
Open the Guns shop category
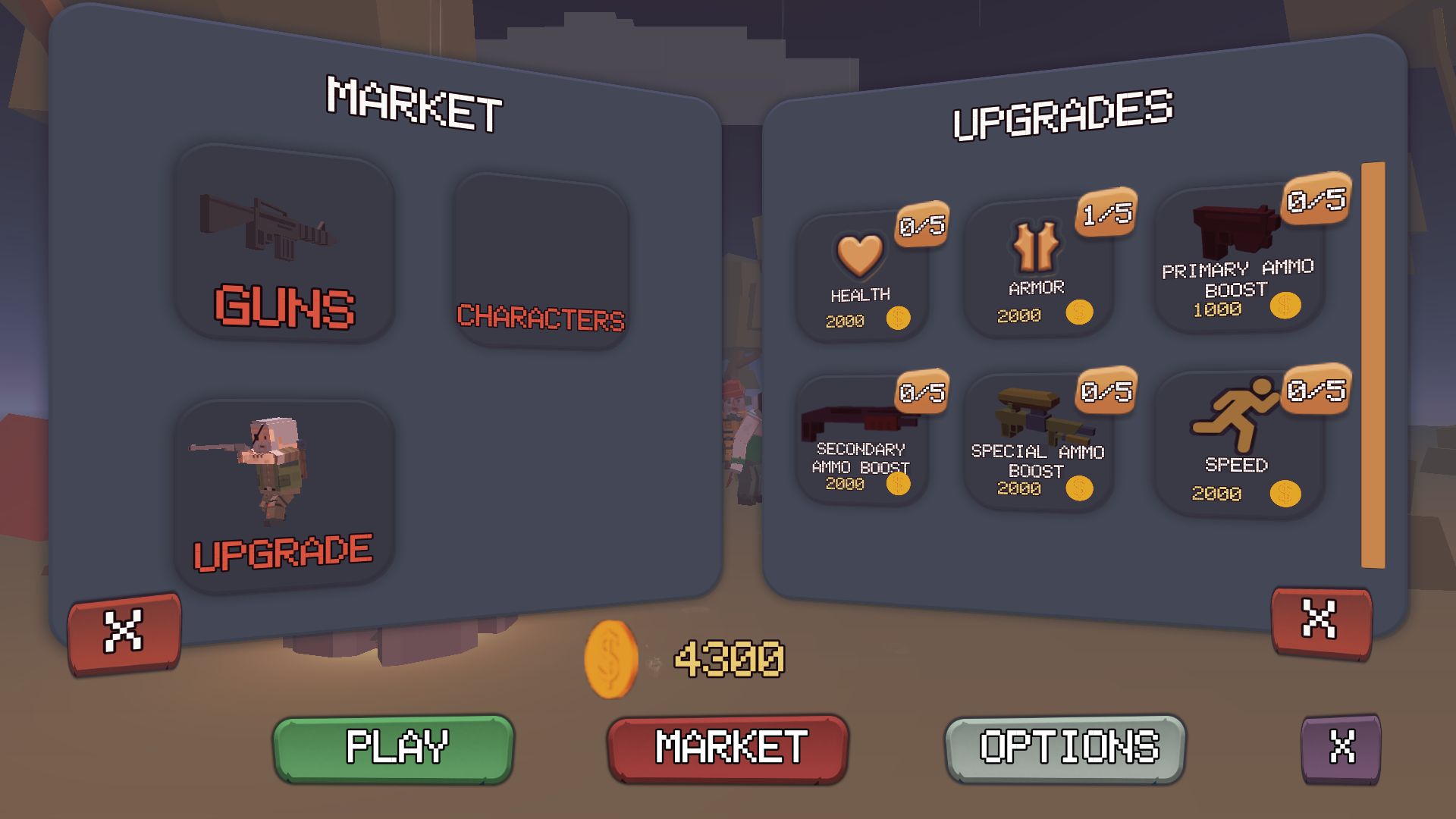point(284,244)
